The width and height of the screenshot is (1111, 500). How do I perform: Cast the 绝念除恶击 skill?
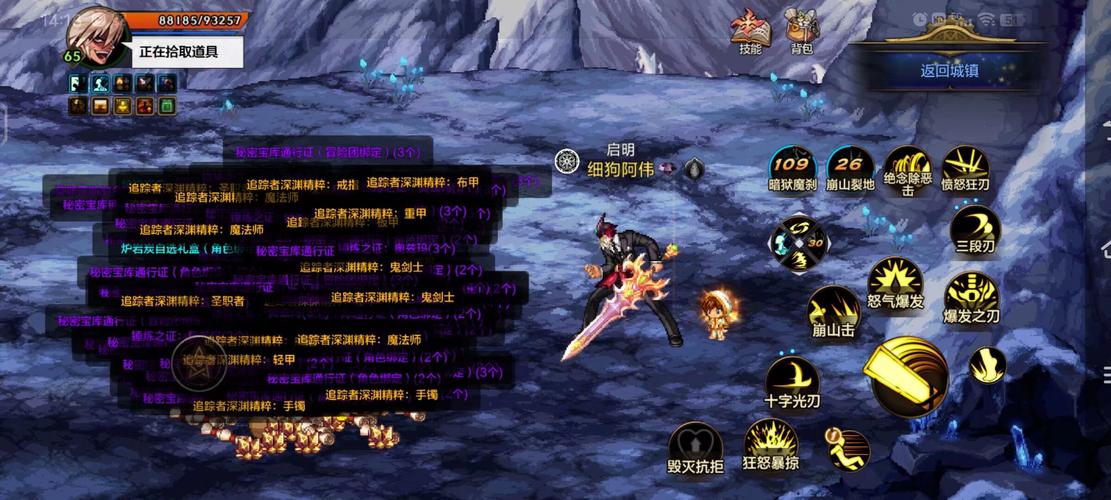908,167
